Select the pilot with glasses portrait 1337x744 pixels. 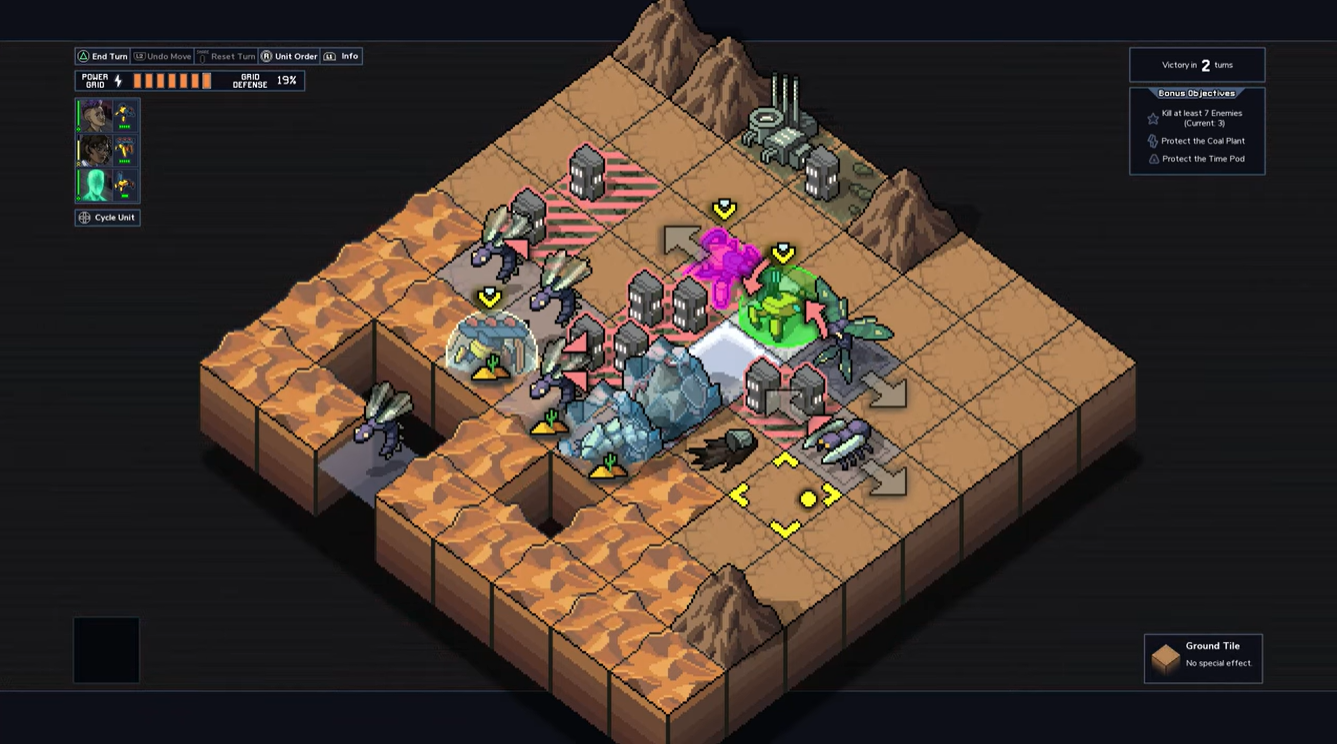pyautogui.click(x=95, y=150)
